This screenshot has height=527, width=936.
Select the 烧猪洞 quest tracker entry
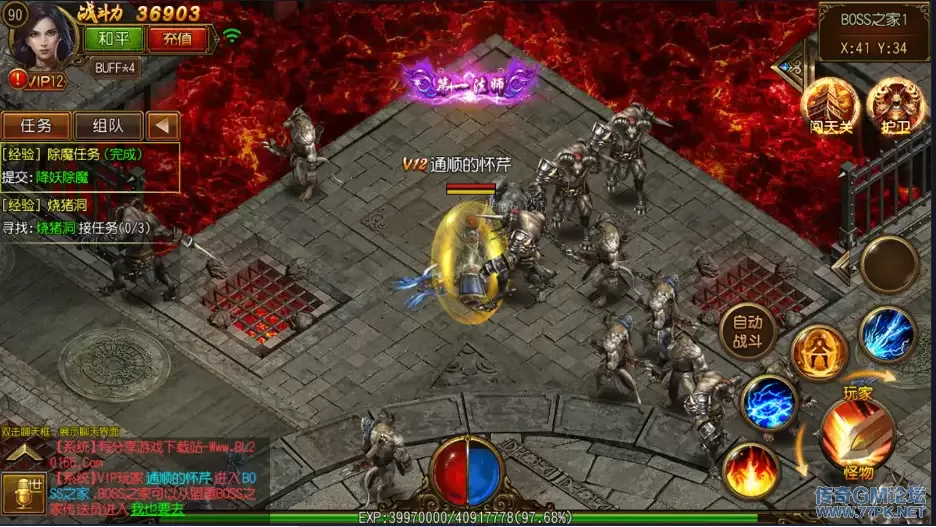point(90,216)
